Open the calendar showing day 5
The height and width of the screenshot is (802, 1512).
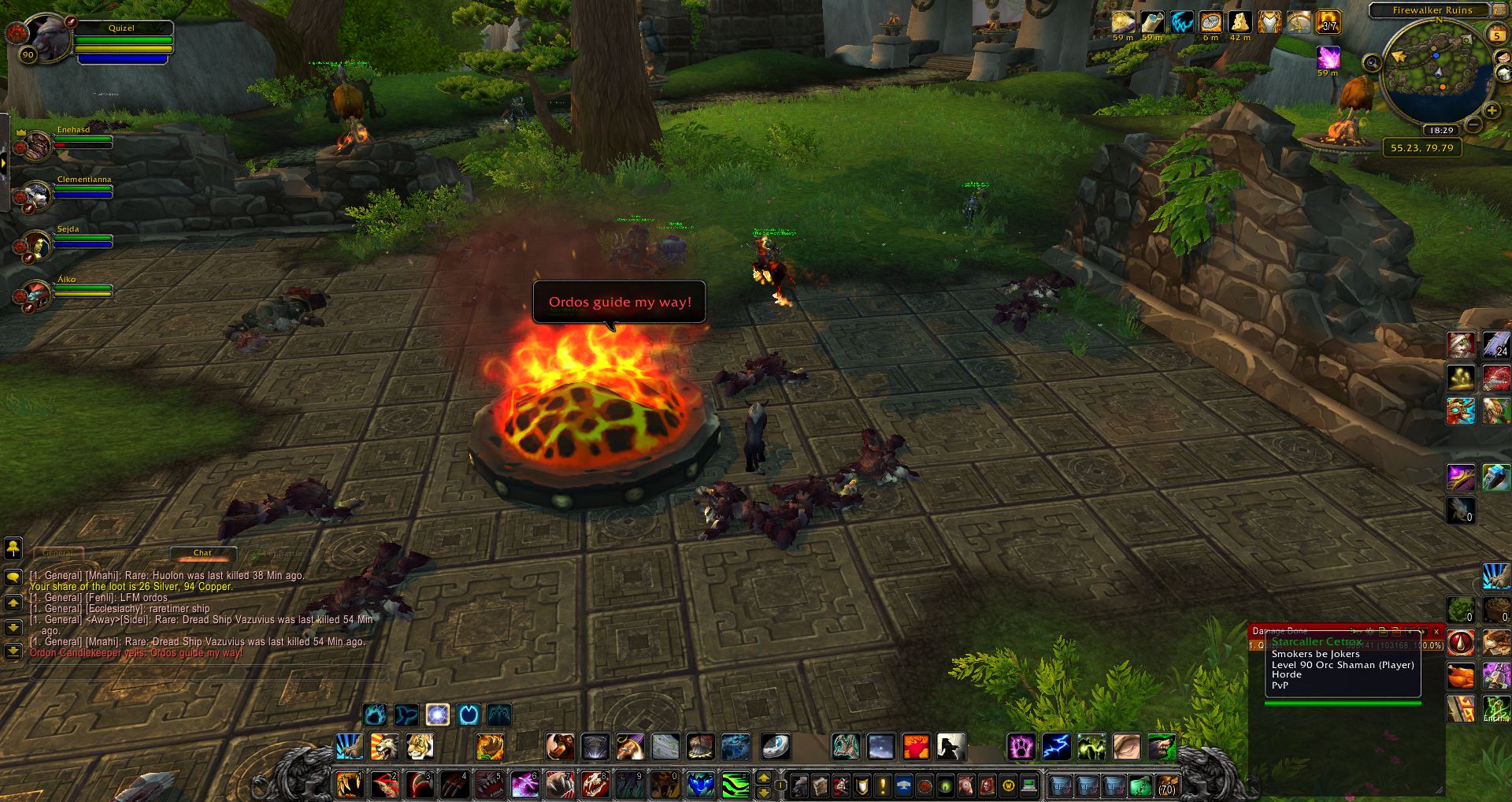tap(1496, 35)
